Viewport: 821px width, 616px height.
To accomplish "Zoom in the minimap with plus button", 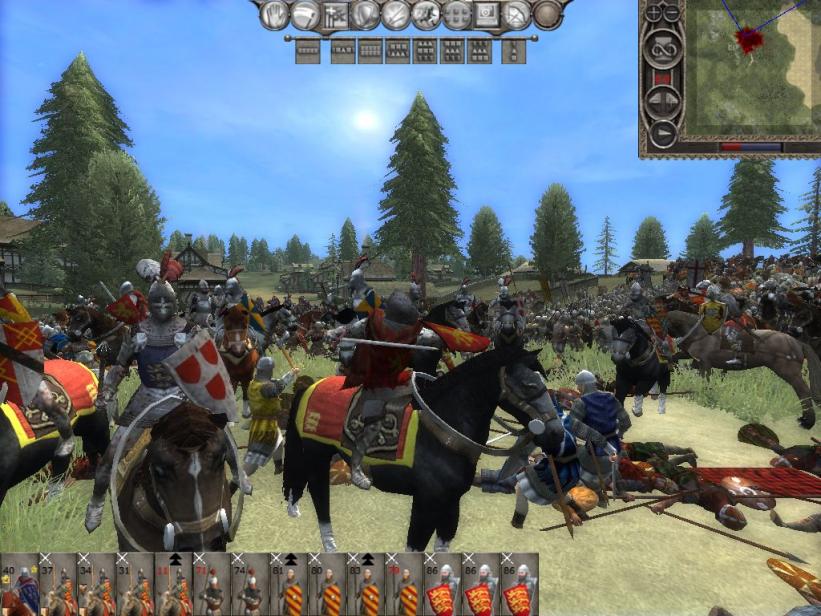I will tap(654, 13).
